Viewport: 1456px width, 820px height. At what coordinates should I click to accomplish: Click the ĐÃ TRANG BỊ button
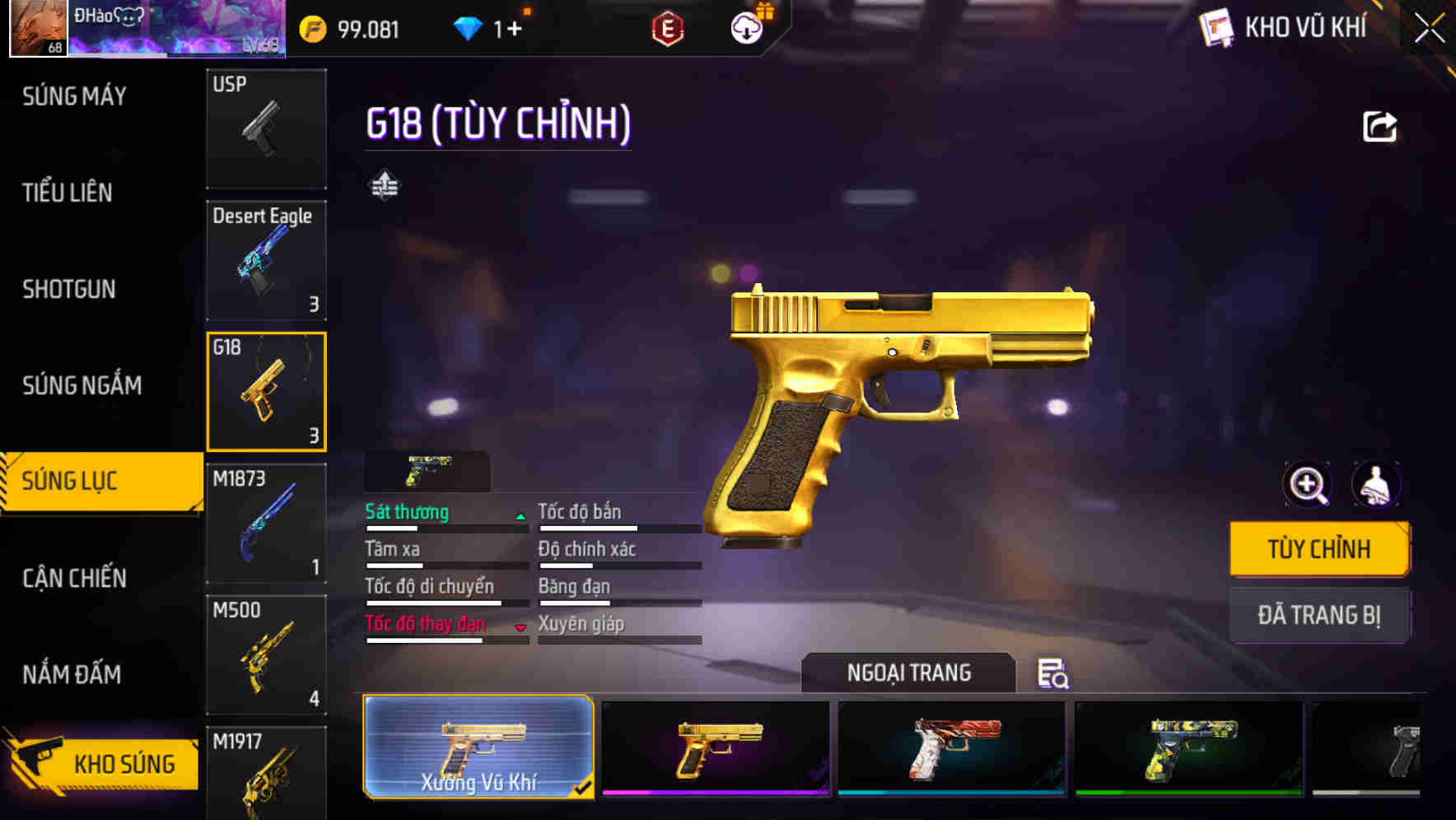[x=1318, y=615]
